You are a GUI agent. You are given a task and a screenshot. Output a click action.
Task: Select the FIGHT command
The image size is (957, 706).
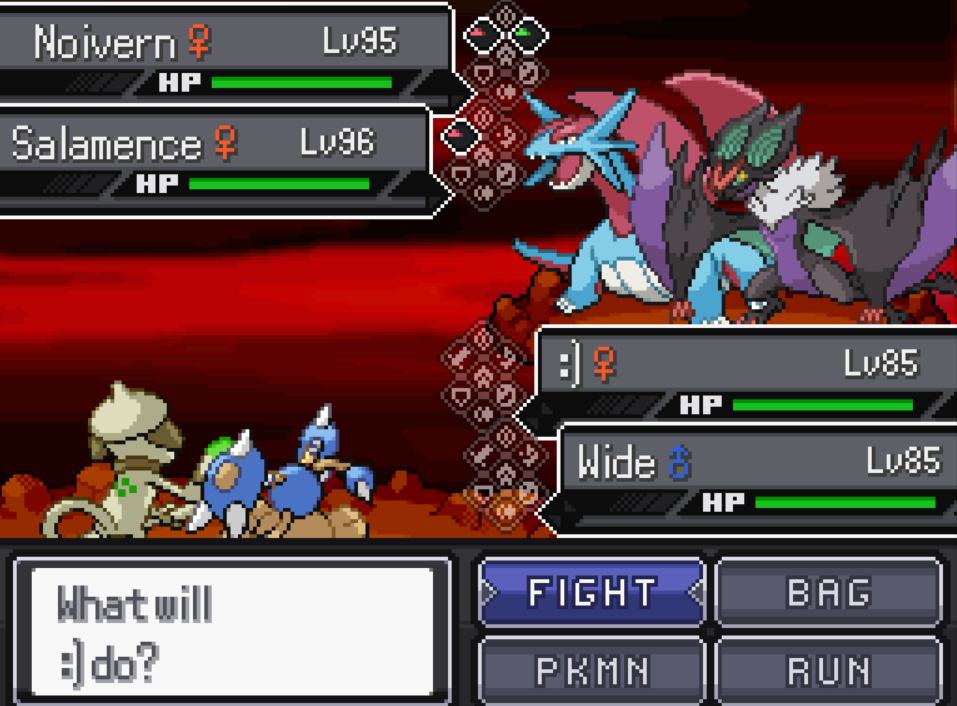coord(592,593)
